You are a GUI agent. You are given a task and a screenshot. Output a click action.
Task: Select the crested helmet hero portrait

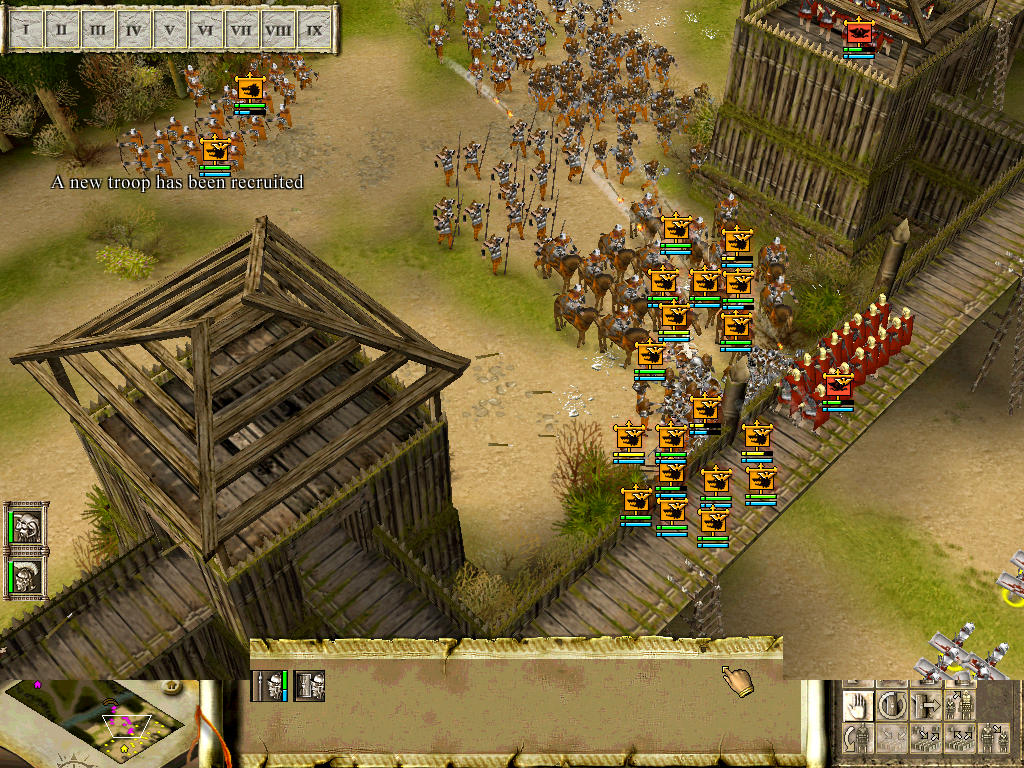26,576
